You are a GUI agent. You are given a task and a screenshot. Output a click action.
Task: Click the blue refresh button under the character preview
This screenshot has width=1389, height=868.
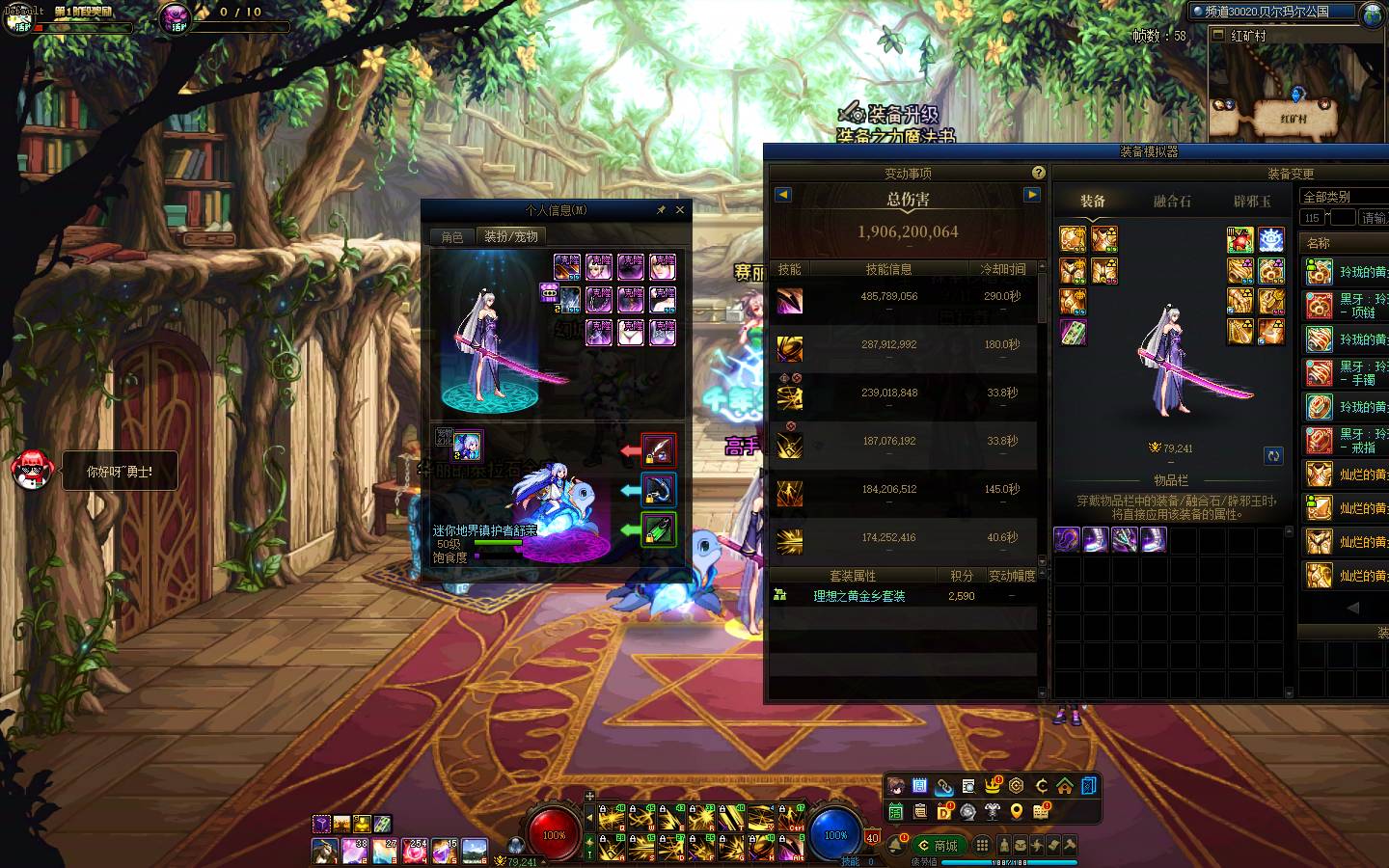(x=1273, y=455)
